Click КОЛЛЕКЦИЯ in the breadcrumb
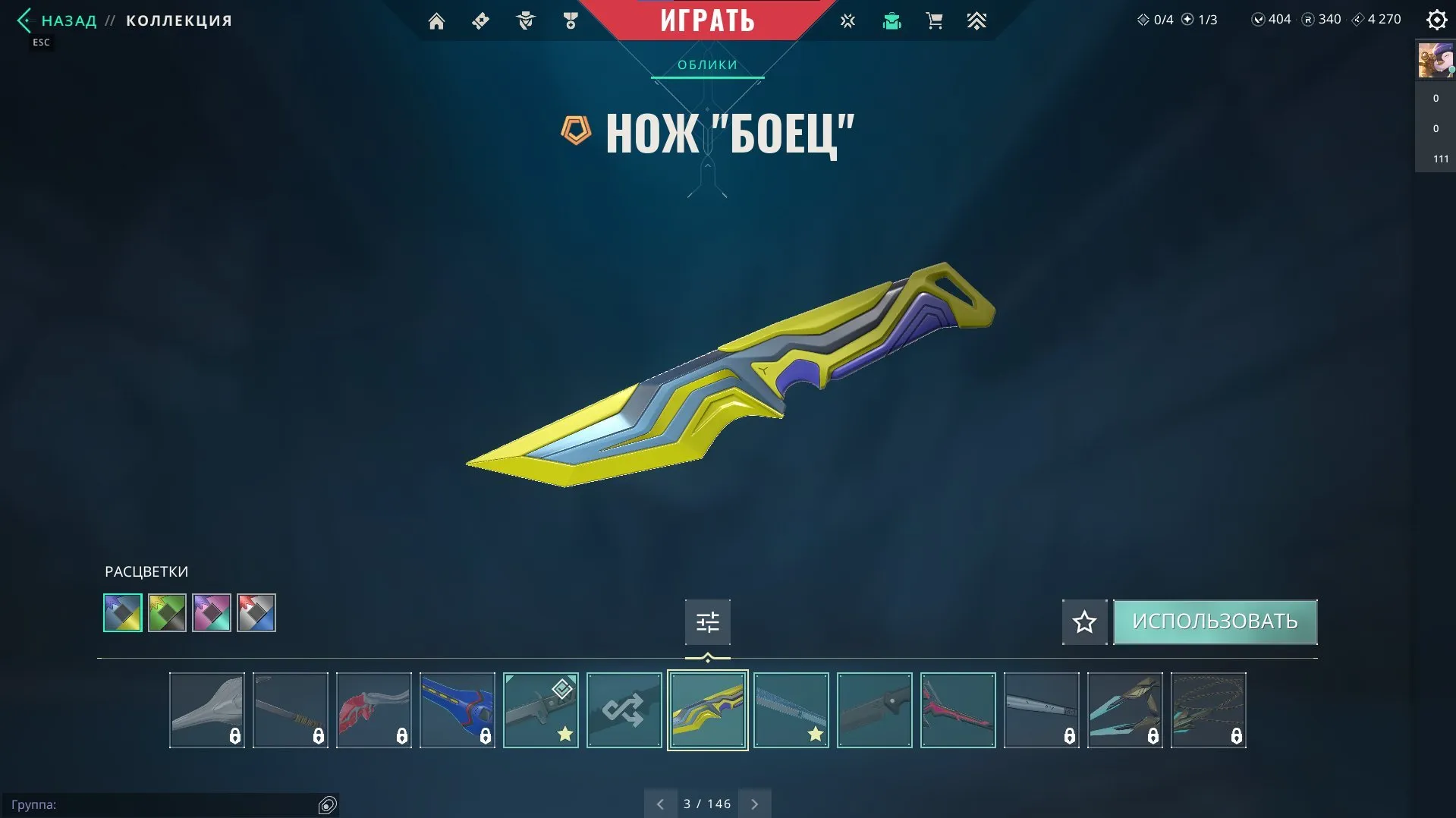This screenshot has width=1456, height=818. (178, 20)
